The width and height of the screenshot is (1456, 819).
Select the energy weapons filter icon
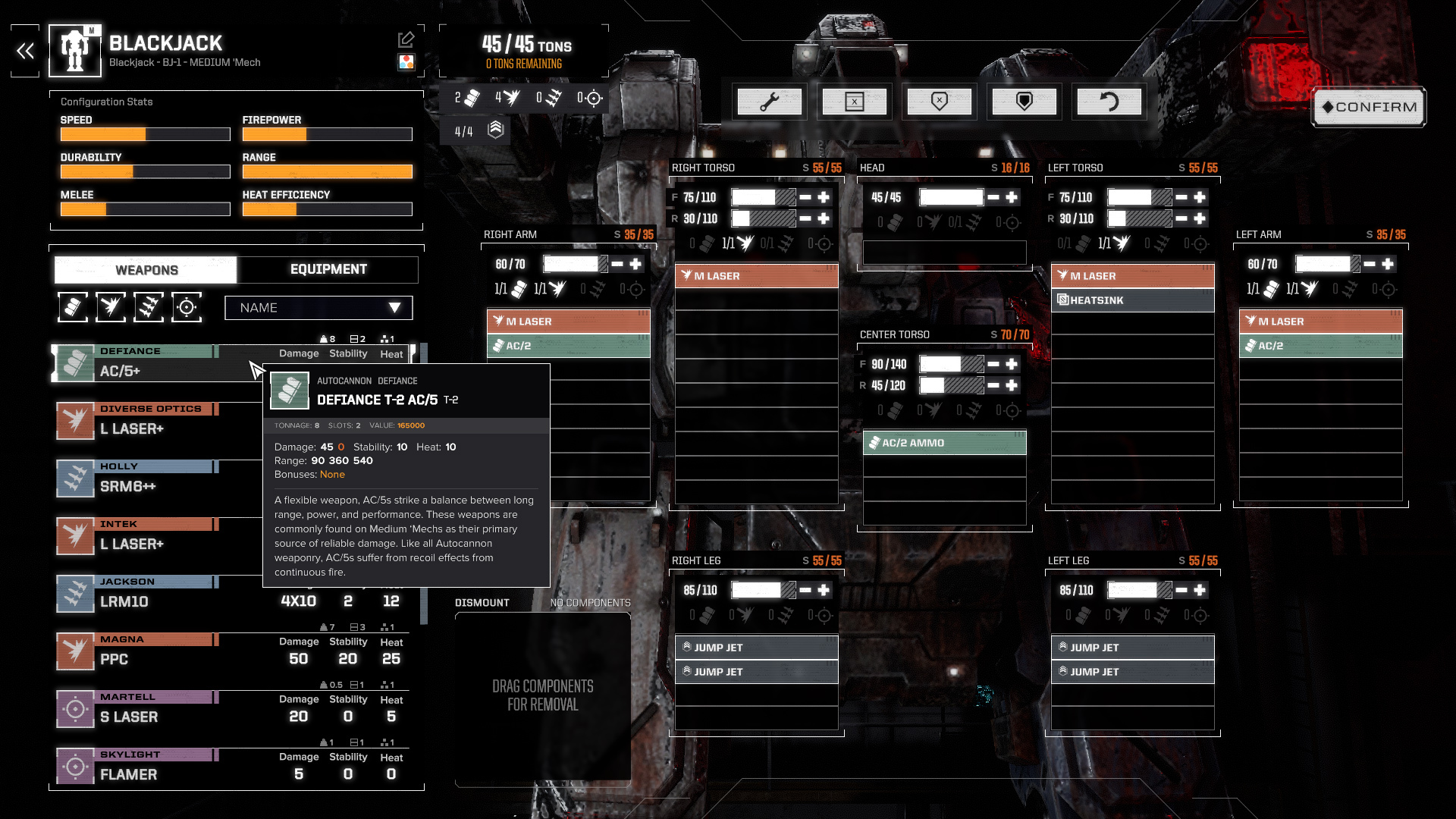(111, 307)
